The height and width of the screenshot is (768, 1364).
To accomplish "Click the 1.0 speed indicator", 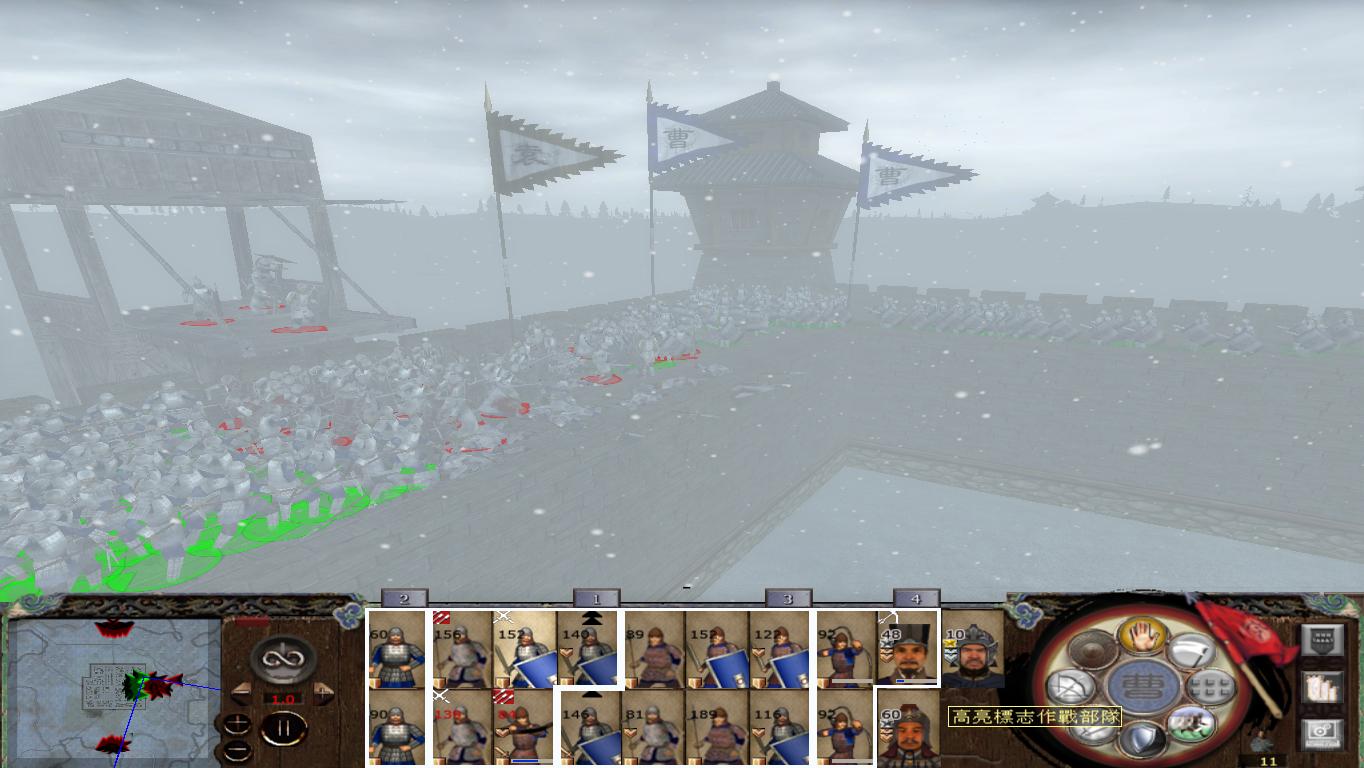I will [285, 698].
